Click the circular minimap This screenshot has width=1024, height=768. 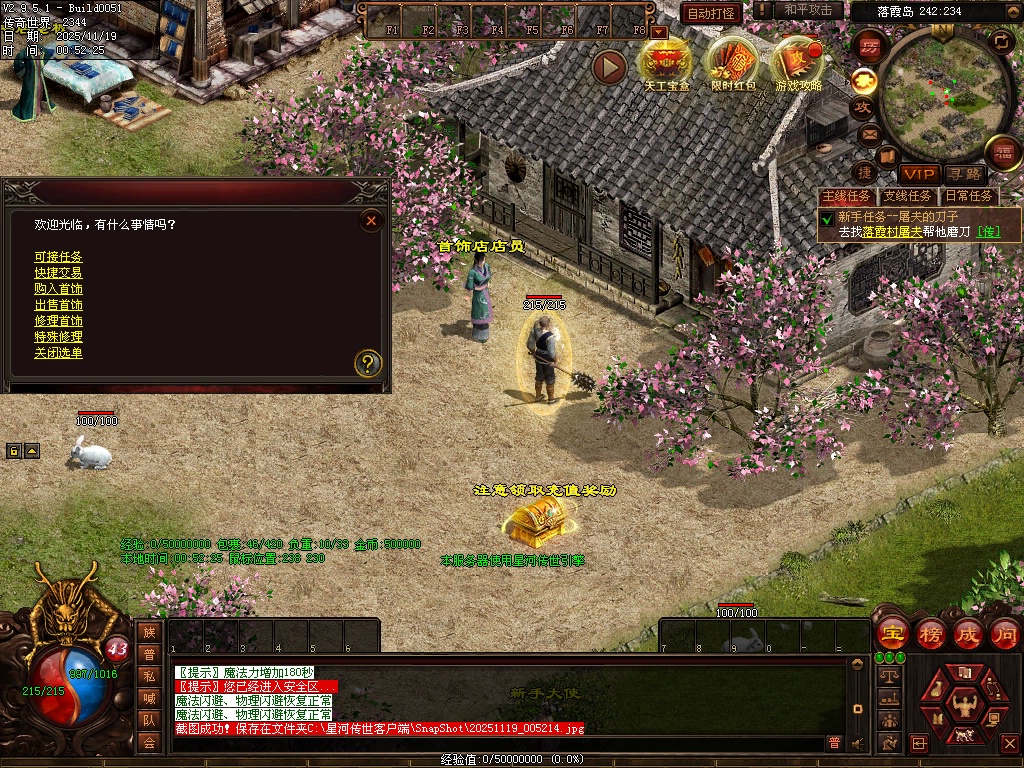coord(932,95)
